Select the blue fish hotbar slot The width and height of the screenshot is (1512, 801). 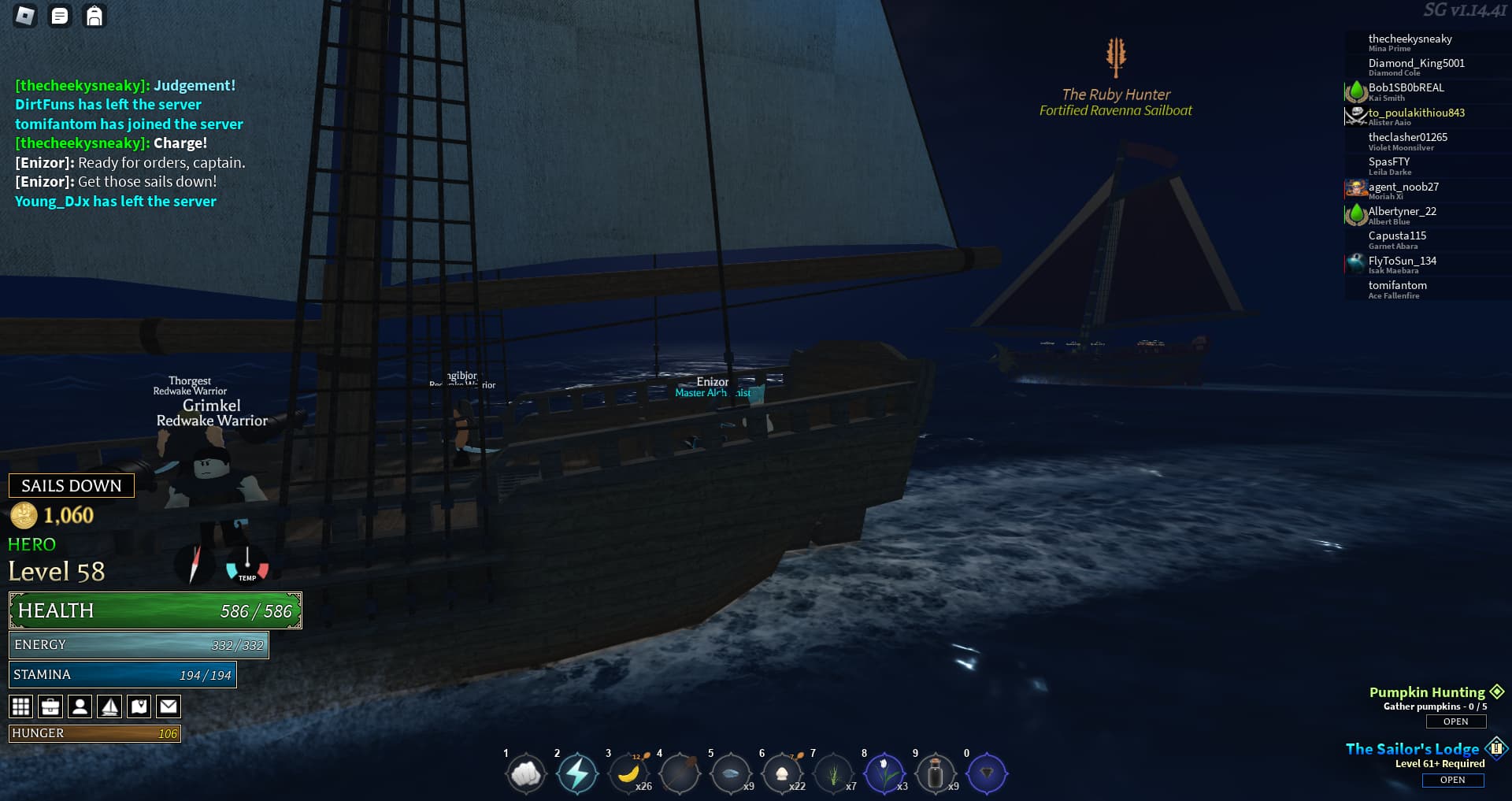731,774
